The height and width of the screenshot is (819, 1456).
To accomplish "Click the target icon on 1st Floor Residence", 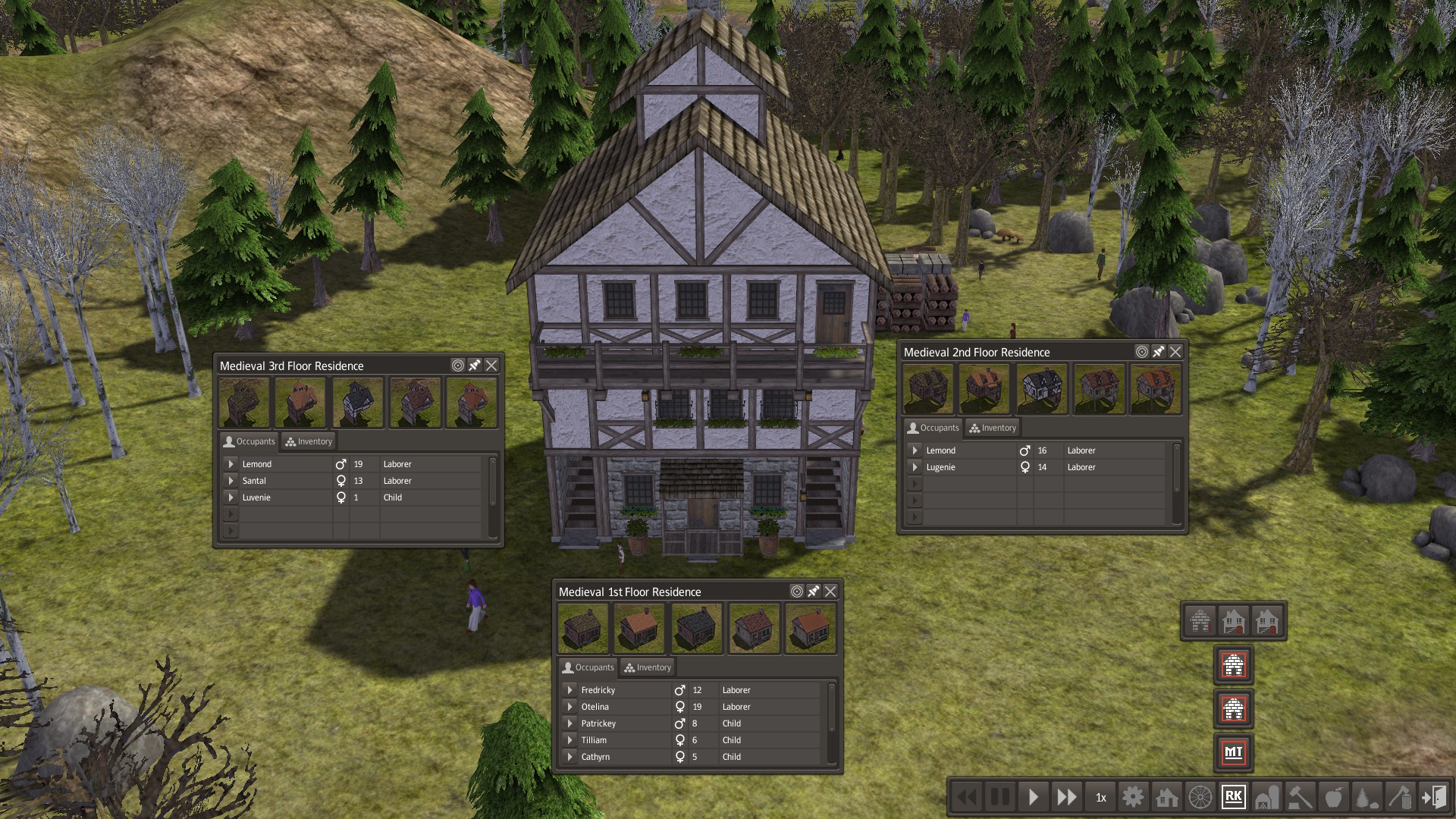I will coord(797,591).
